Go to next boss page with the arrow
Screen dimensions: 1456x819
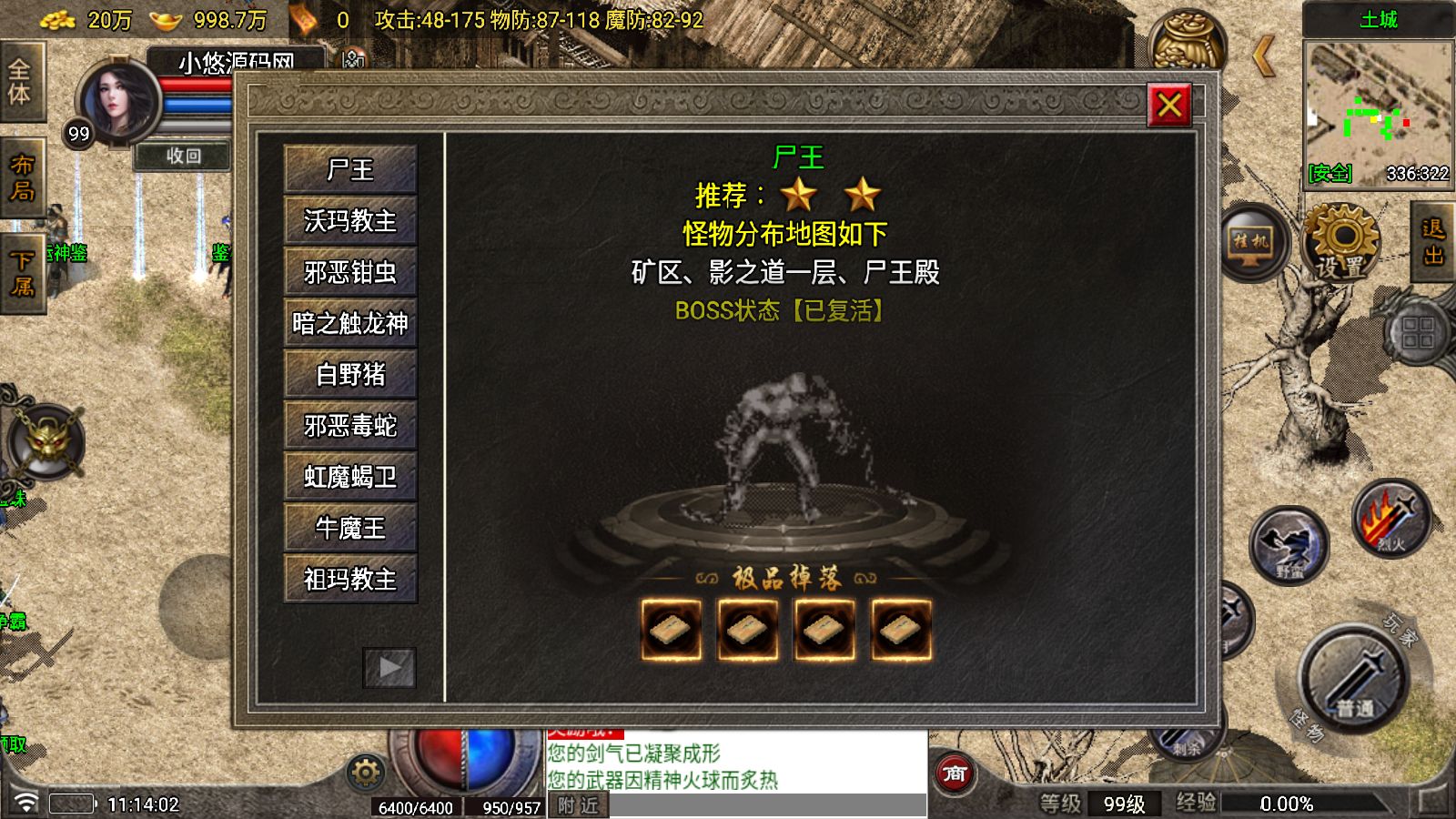tap(390, 668)
